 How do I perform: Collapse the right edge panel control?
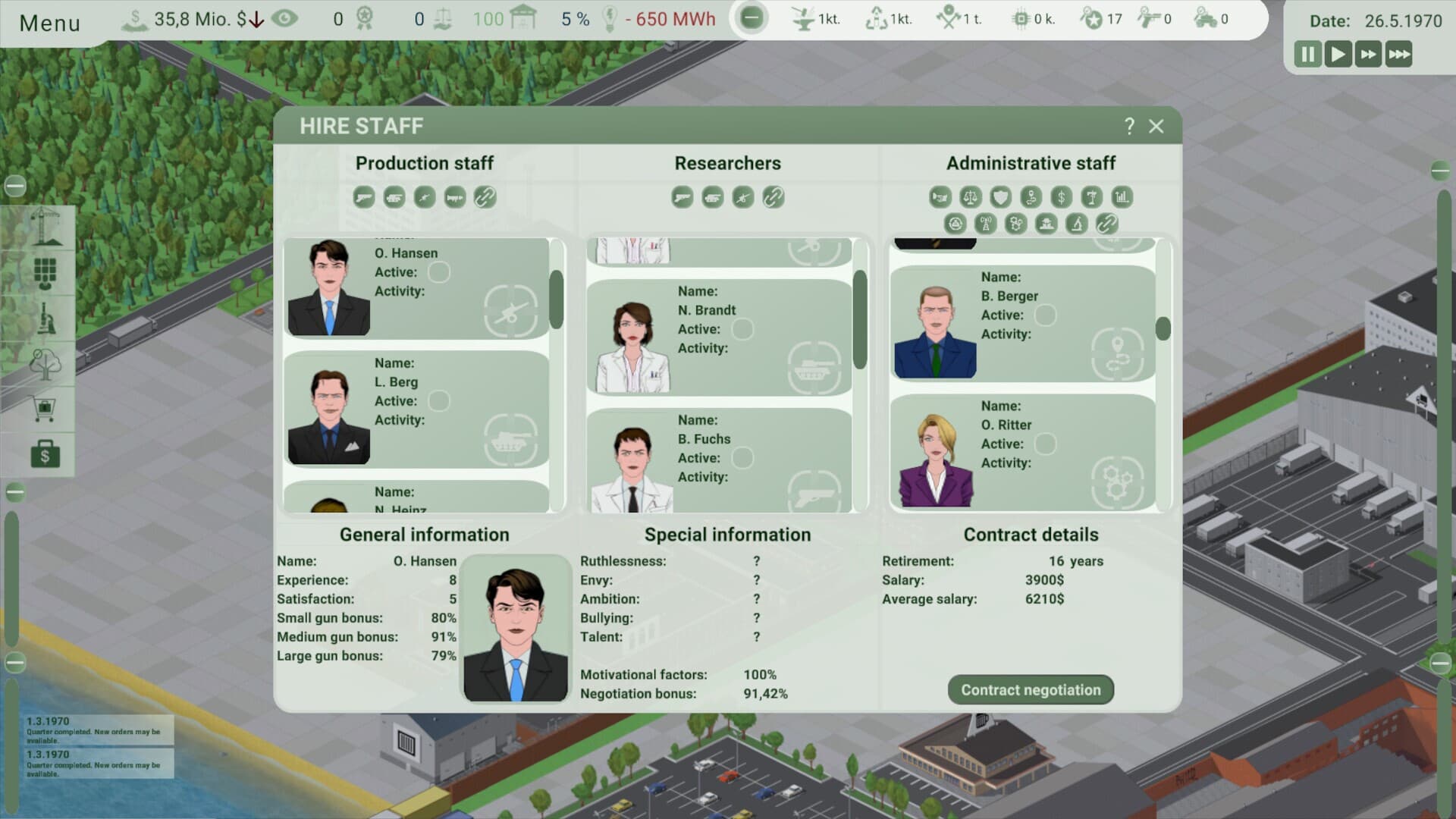coord(1439,172)
